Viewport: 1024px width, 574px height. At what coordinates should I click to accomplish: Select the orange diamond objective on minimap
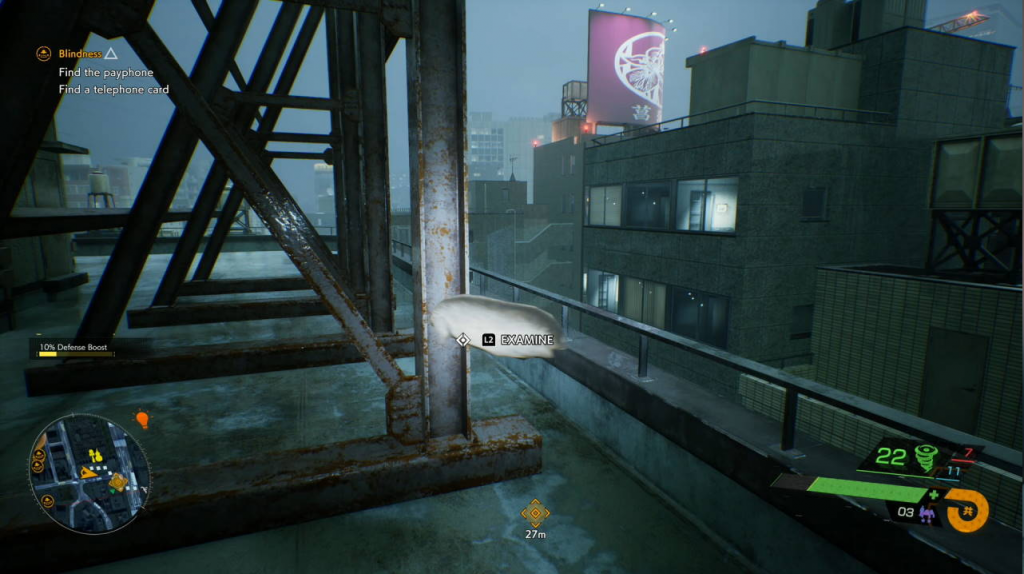[x=118, y=483]
